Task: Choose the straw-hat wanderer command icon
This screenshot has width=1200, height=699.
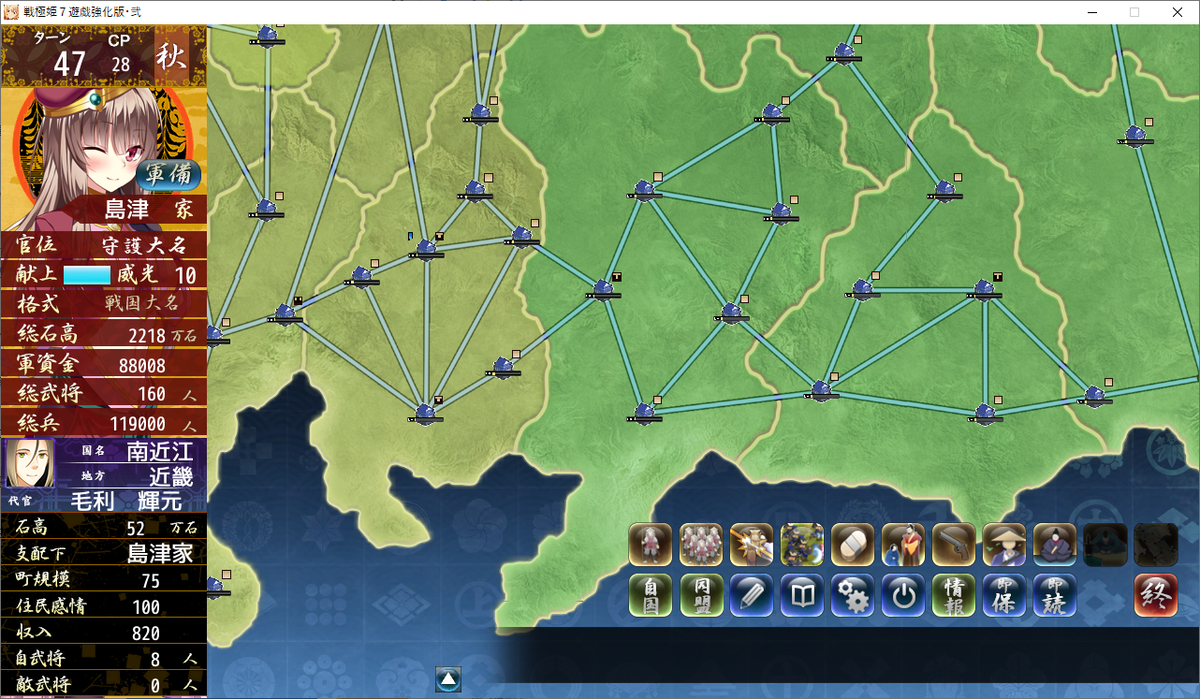Action: click(x=1004, y=544)
